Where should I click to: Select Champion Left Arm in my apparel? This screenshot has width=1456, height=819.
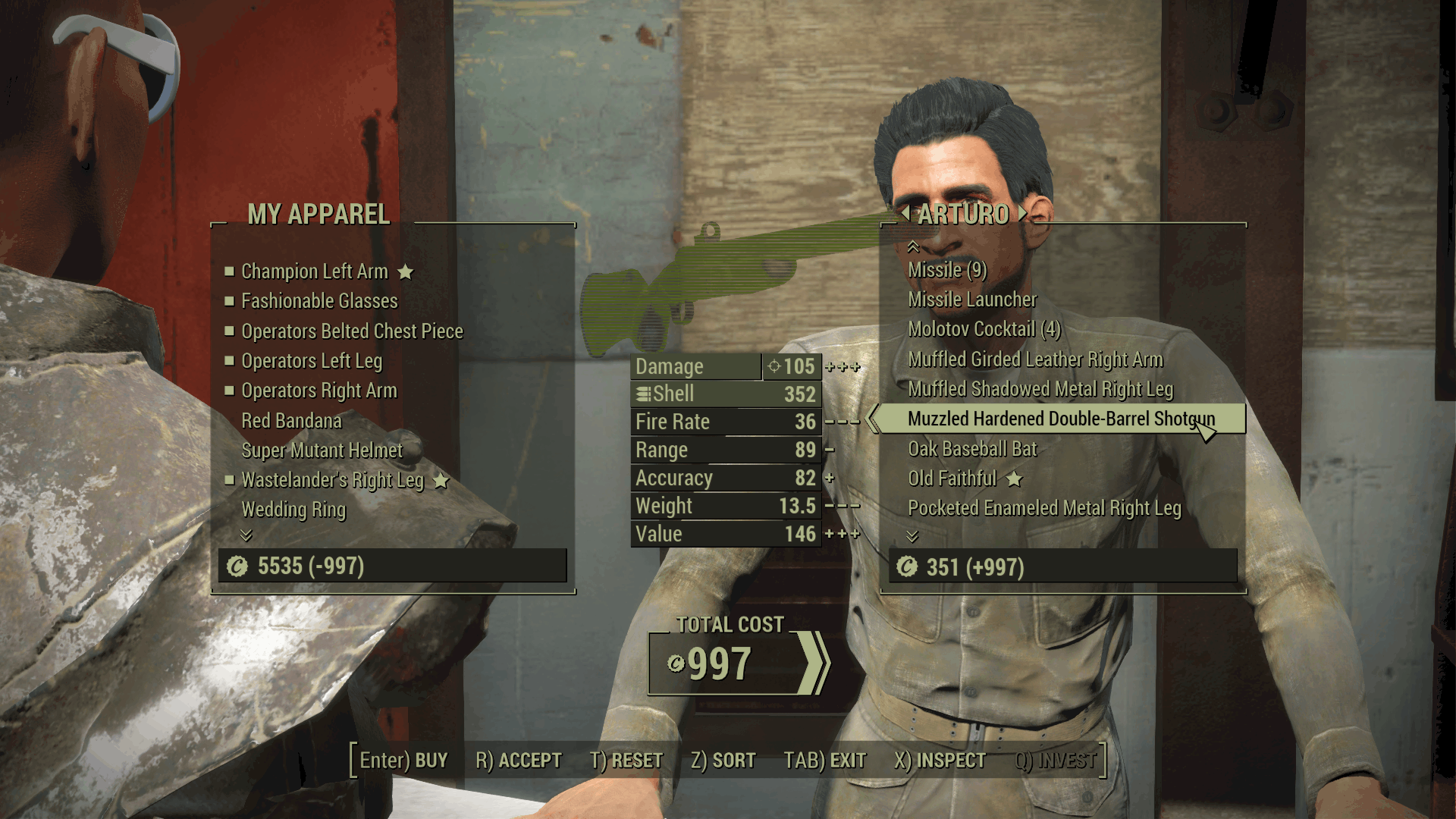tap(314, 271)
